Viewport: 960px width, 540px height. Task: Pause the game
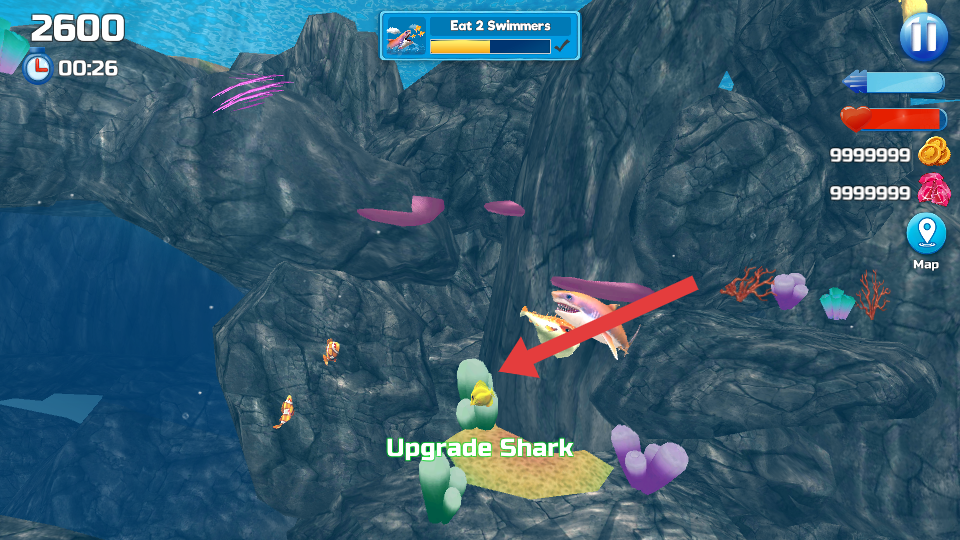click(923, 37)
